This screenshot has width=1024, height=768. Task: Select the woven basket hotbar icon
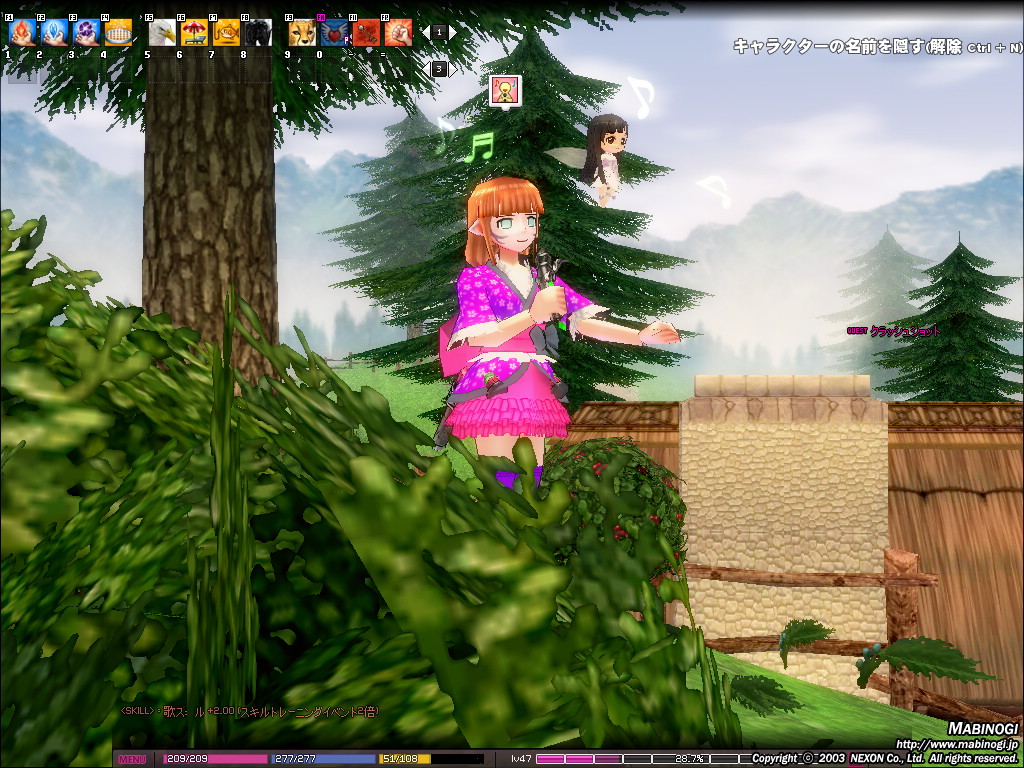click(118, 33)
